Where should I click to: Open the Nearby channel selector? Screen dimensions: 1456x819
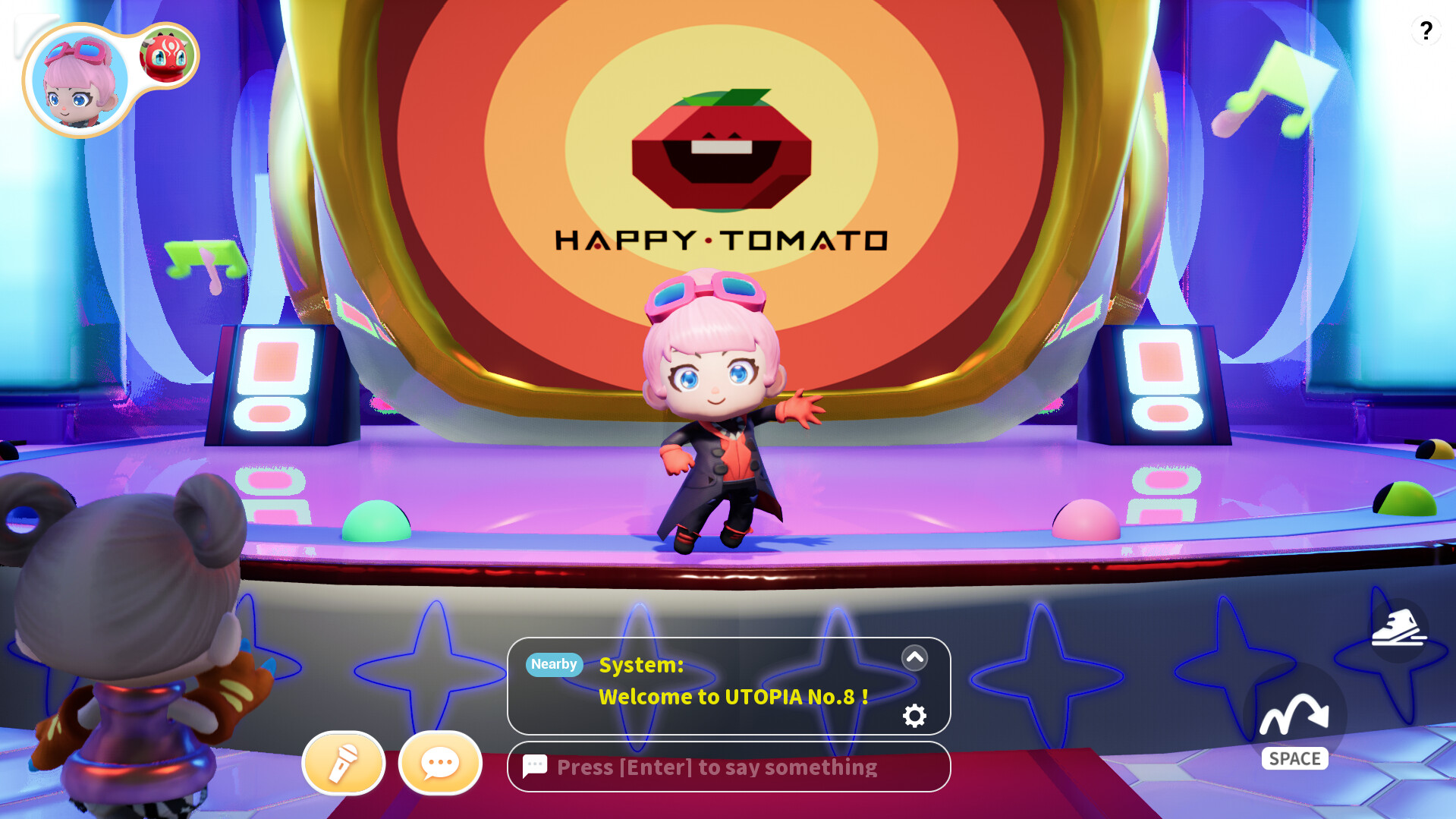553,664
